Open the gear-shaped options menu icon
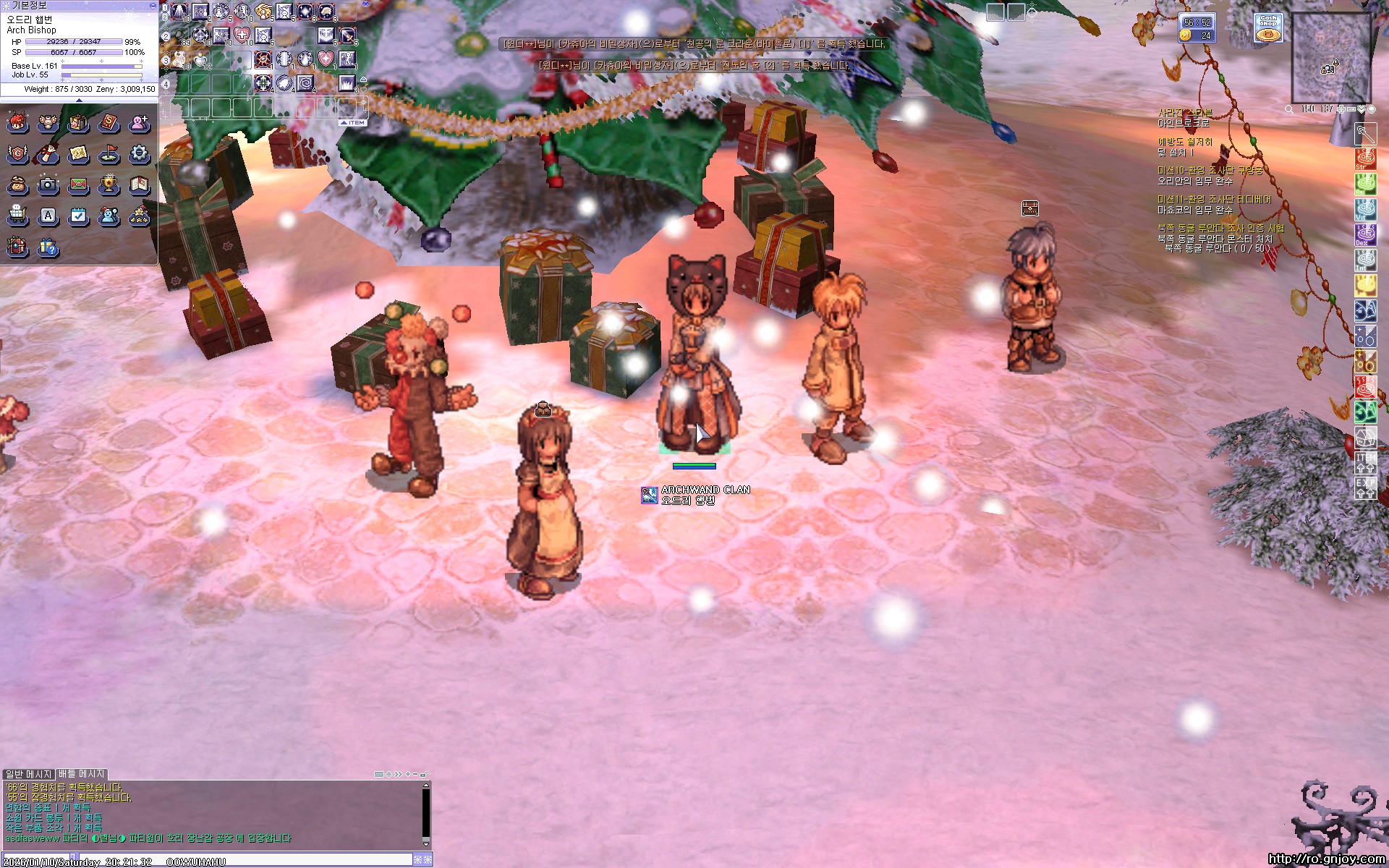The height and width of the screenshot is (868, 1389). pyautogui.click(x=140, y=153)
